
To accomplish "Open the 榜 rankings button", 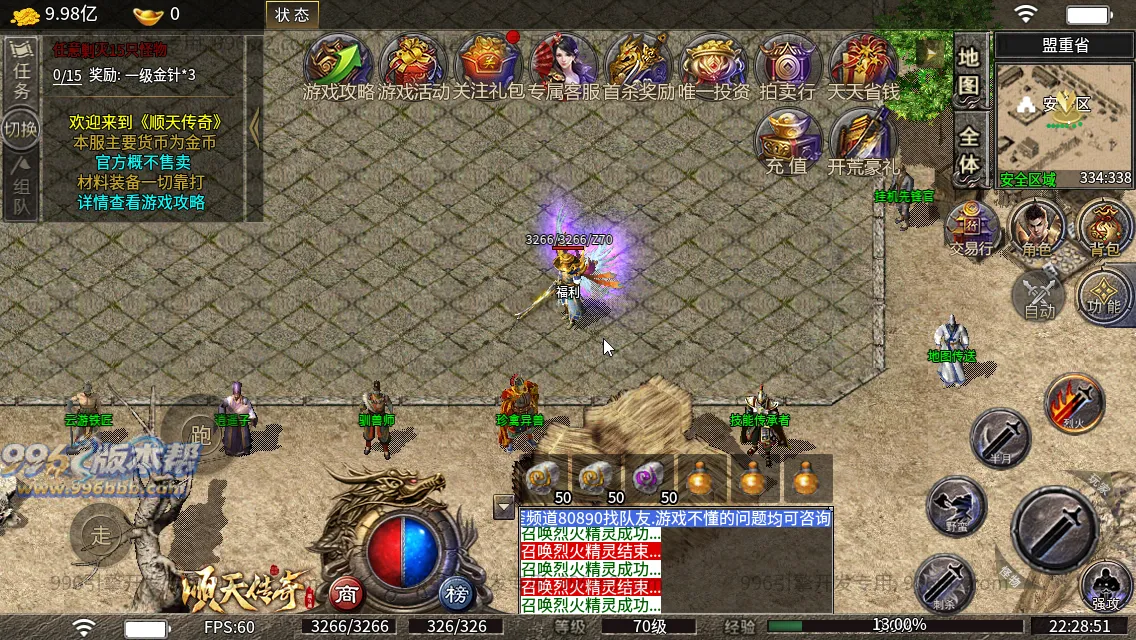I will [456, 594].
